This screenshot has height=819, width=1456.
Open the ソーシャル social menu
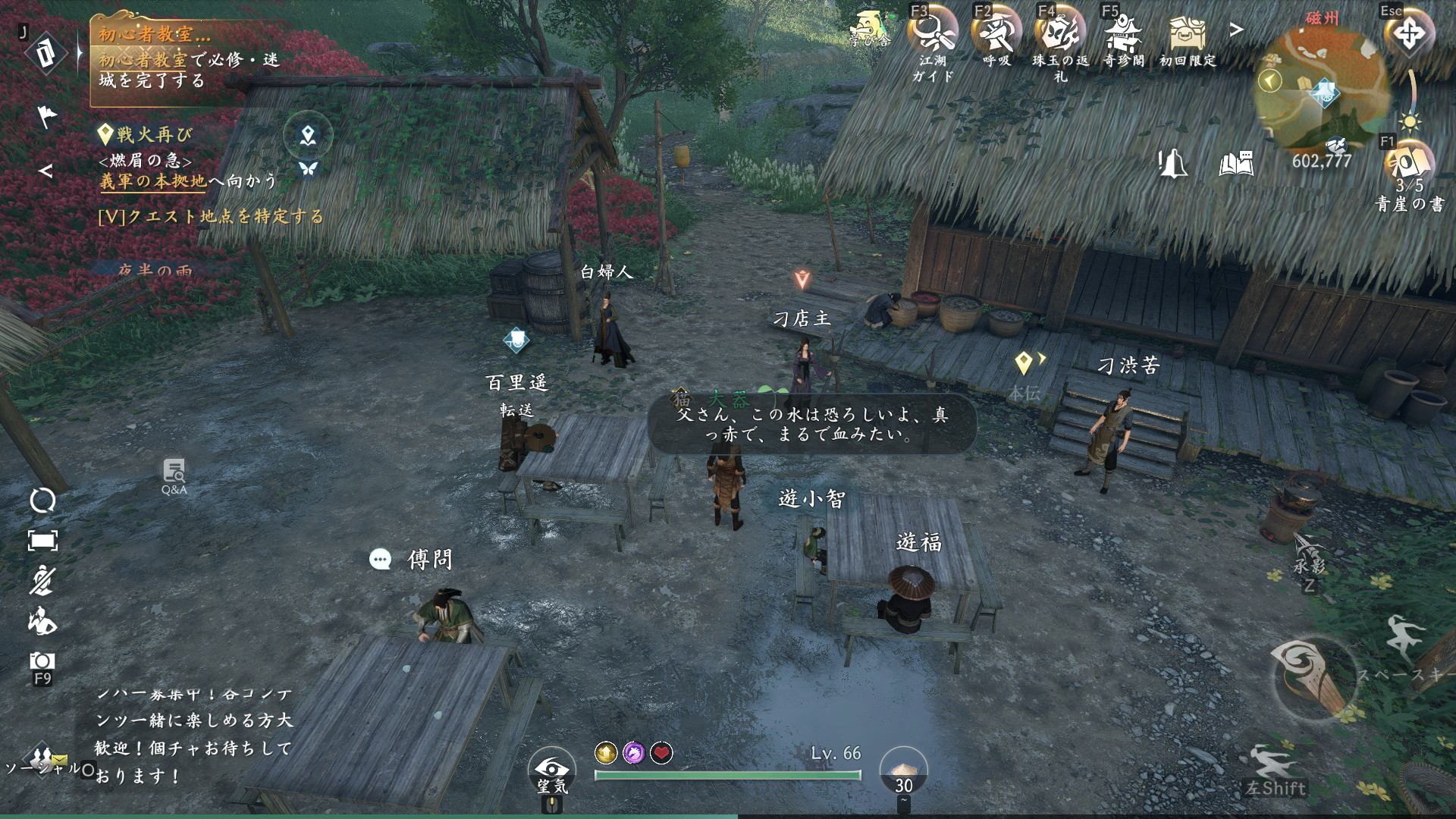click(43, 762)
